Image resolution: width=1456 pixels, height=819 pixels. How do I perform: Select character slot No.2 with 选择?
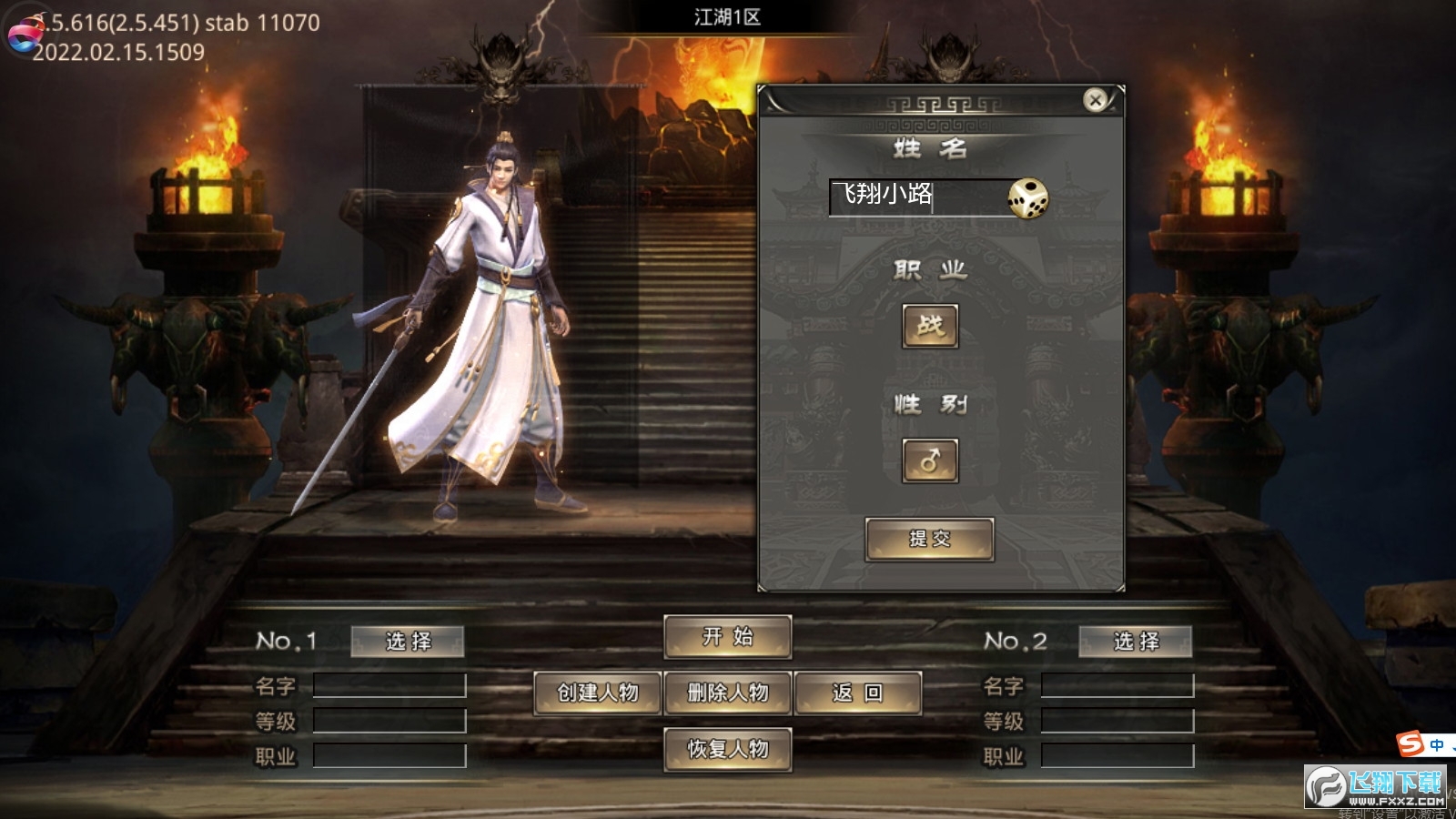1136,642
